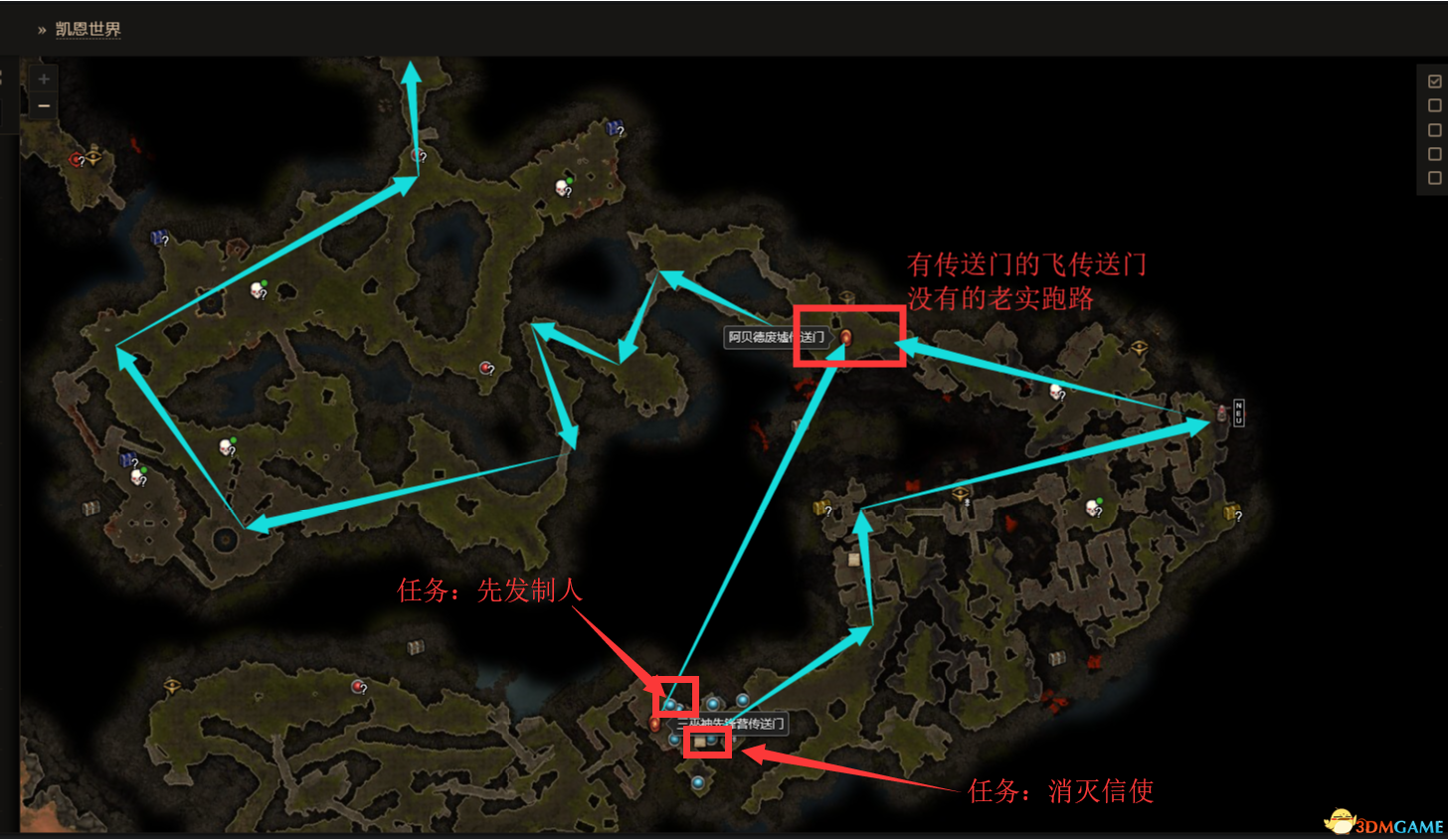Image resolution: width=1448 pixels, height=840 pixels.
Task: Click the red portal dot left of the camp markers
Action: [653, 724]
